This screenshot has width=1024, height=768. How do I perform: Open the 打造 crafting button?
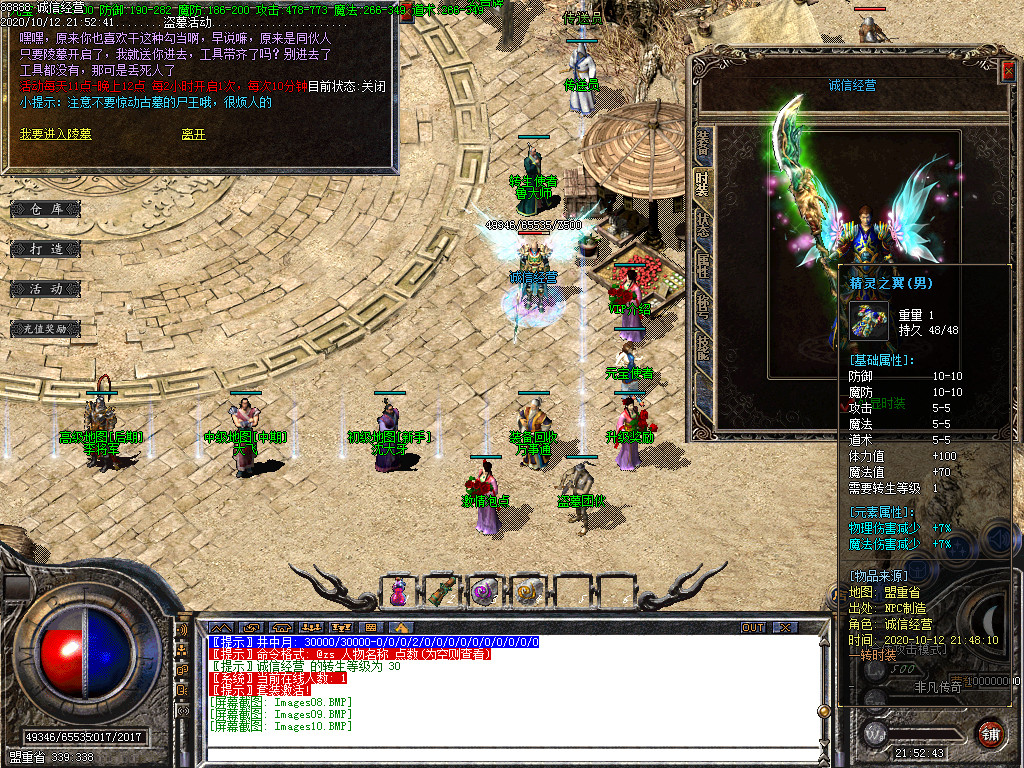point(46,248)
